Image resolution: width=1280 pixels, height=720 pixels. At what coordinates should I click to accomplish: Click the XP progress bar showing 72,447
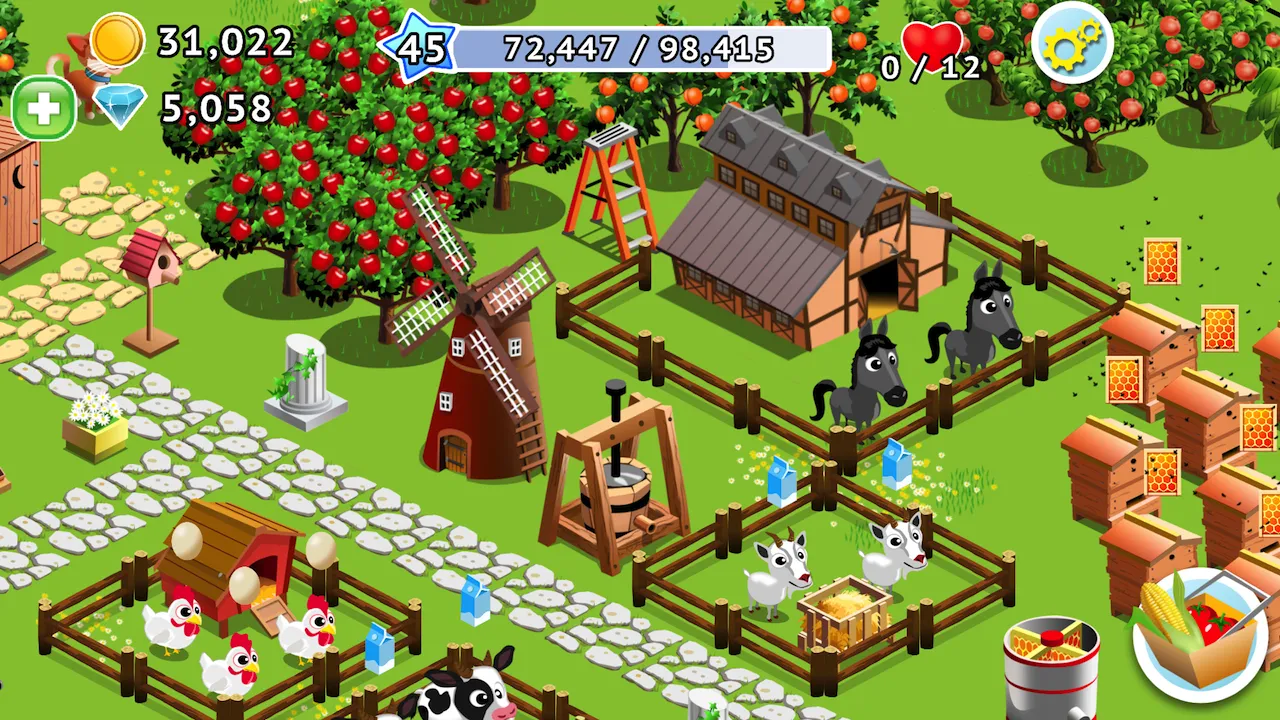(645, 48)
